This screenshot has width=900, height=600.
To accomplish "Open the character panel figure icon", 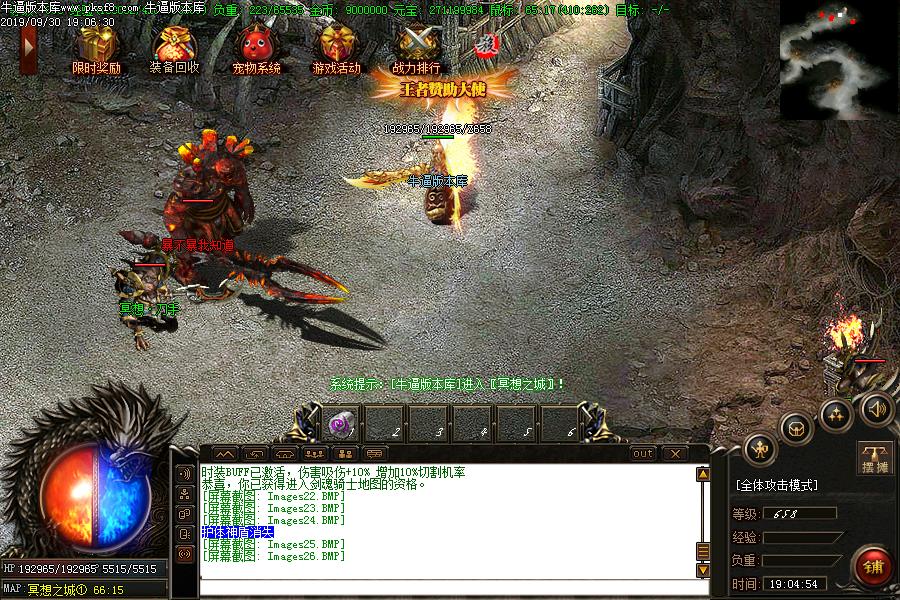I will click(762, 449).
